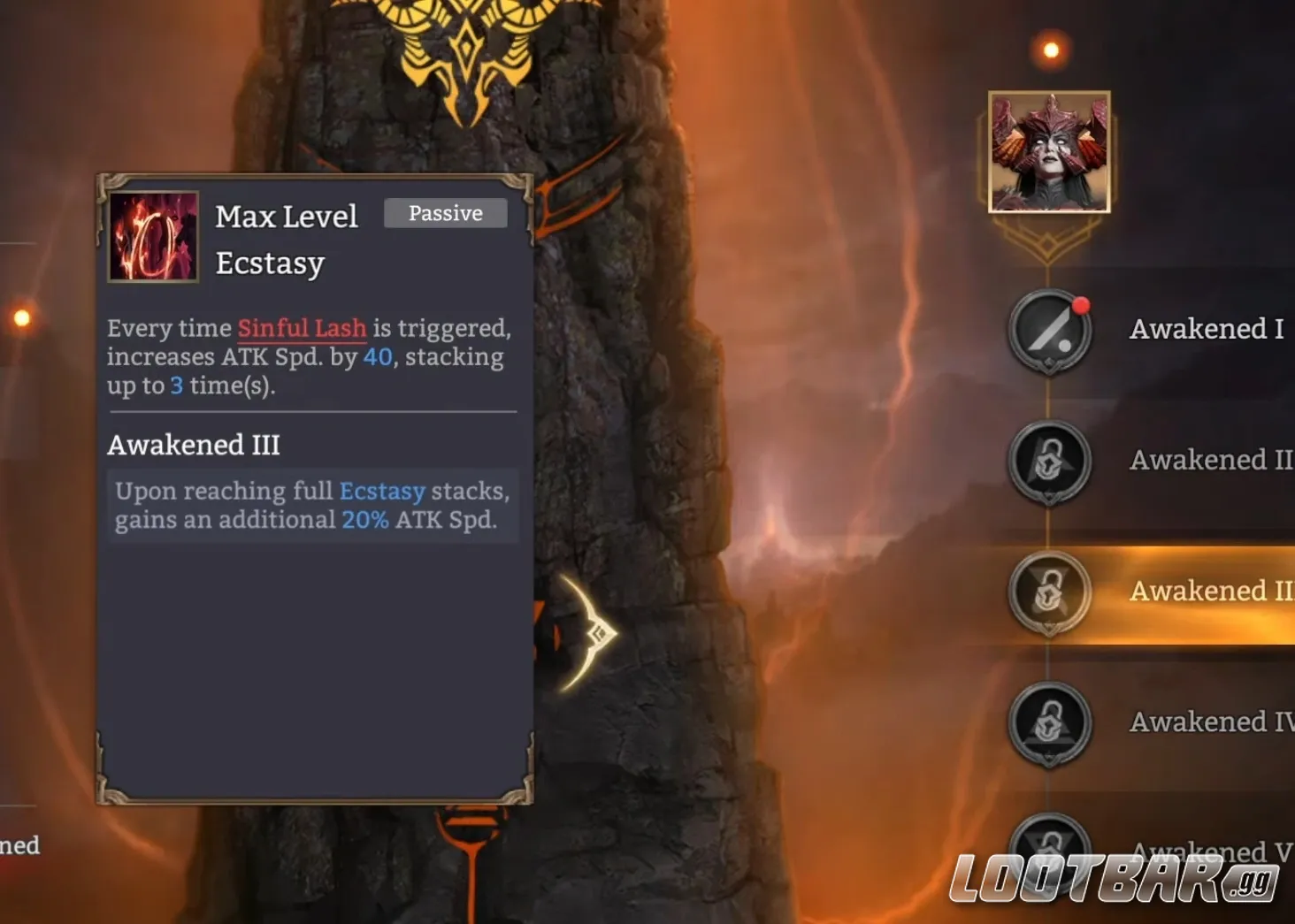Click the Awakened IV row label
Image resolution: width=1295 pixels, height=924 pixels.
pos(1207,722)
